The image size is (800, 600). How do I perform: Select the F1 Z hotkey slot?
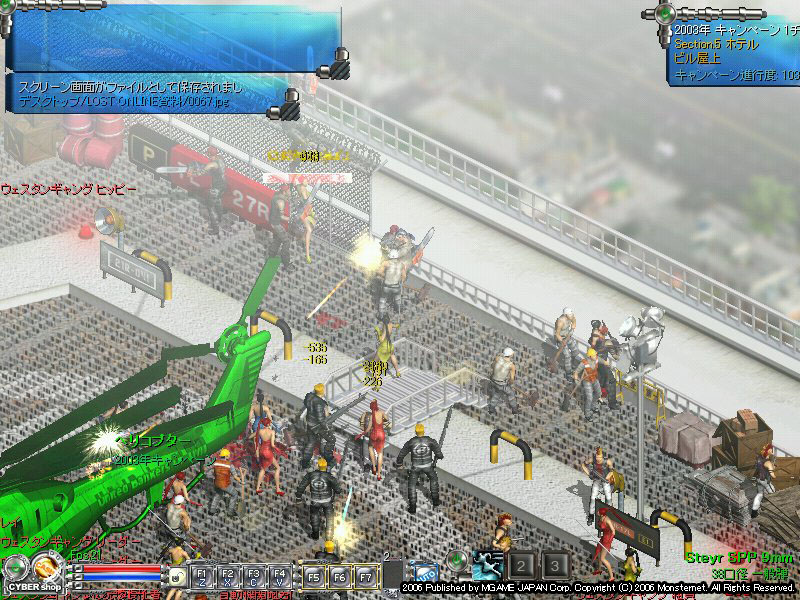(x=203, y=577)
